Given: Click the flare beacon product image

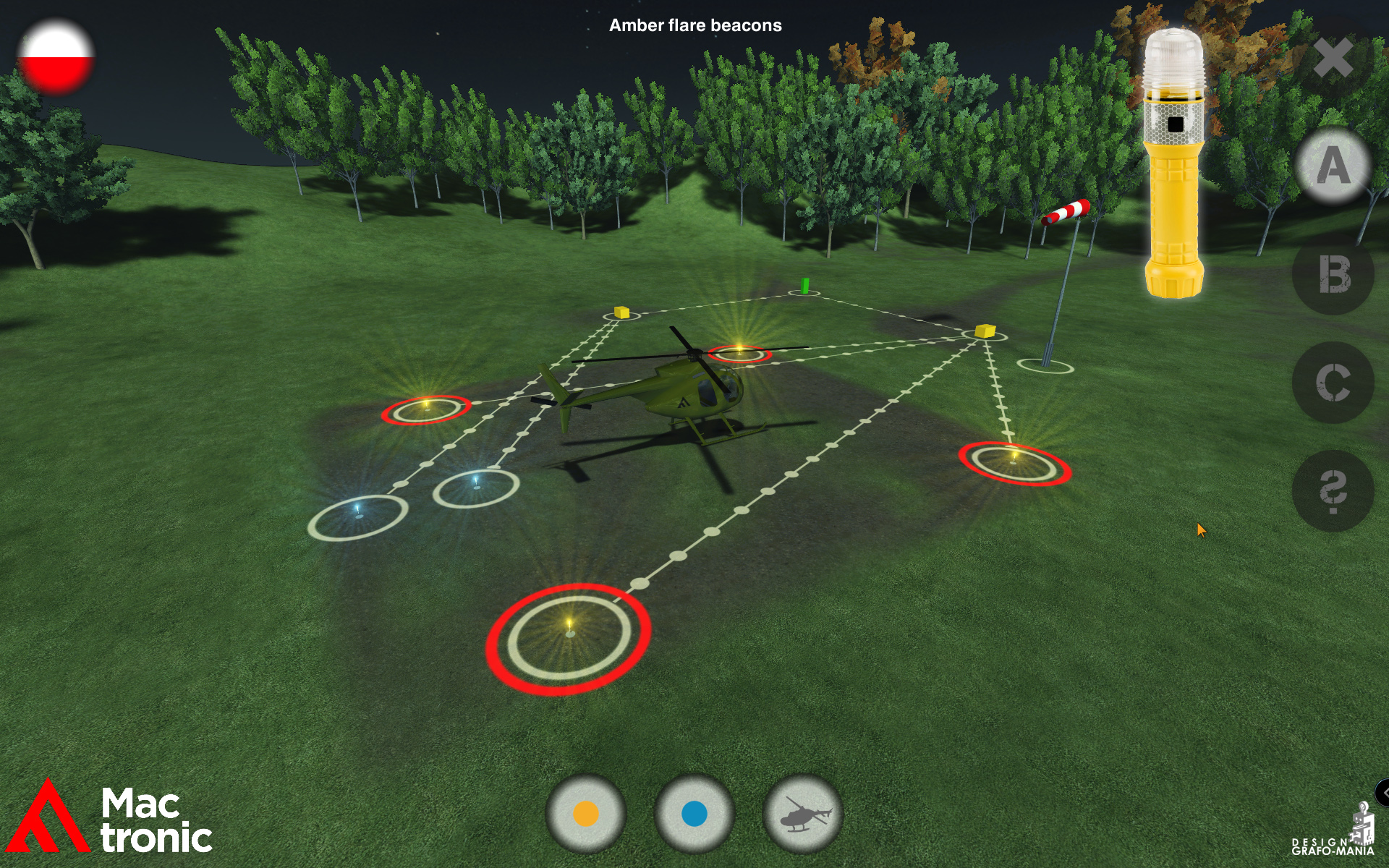Looking at the screenshot, I should point(1174,156).
